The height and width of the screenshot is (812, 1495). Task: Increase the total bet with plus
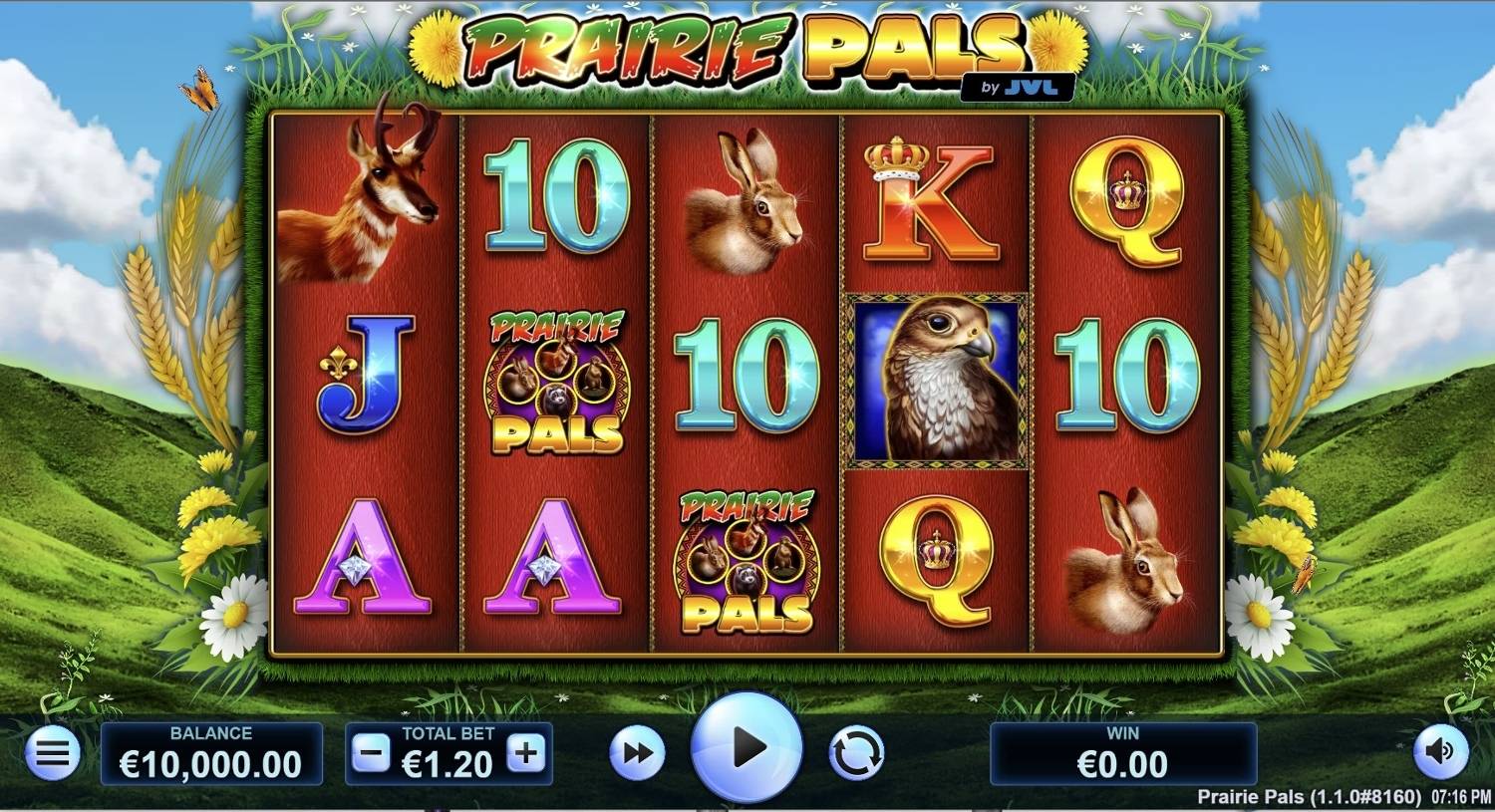[526, 754]
